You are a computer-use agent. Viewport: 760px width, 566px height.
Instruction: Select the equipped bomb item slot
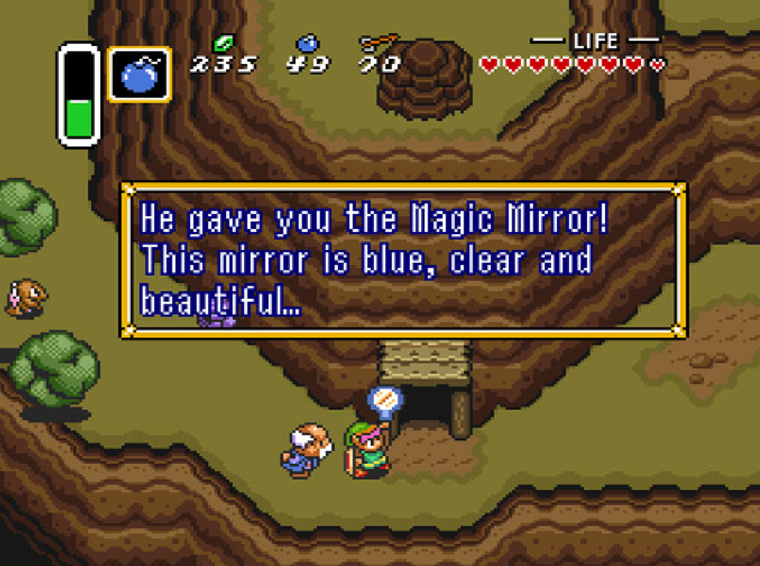click(139, 74)
